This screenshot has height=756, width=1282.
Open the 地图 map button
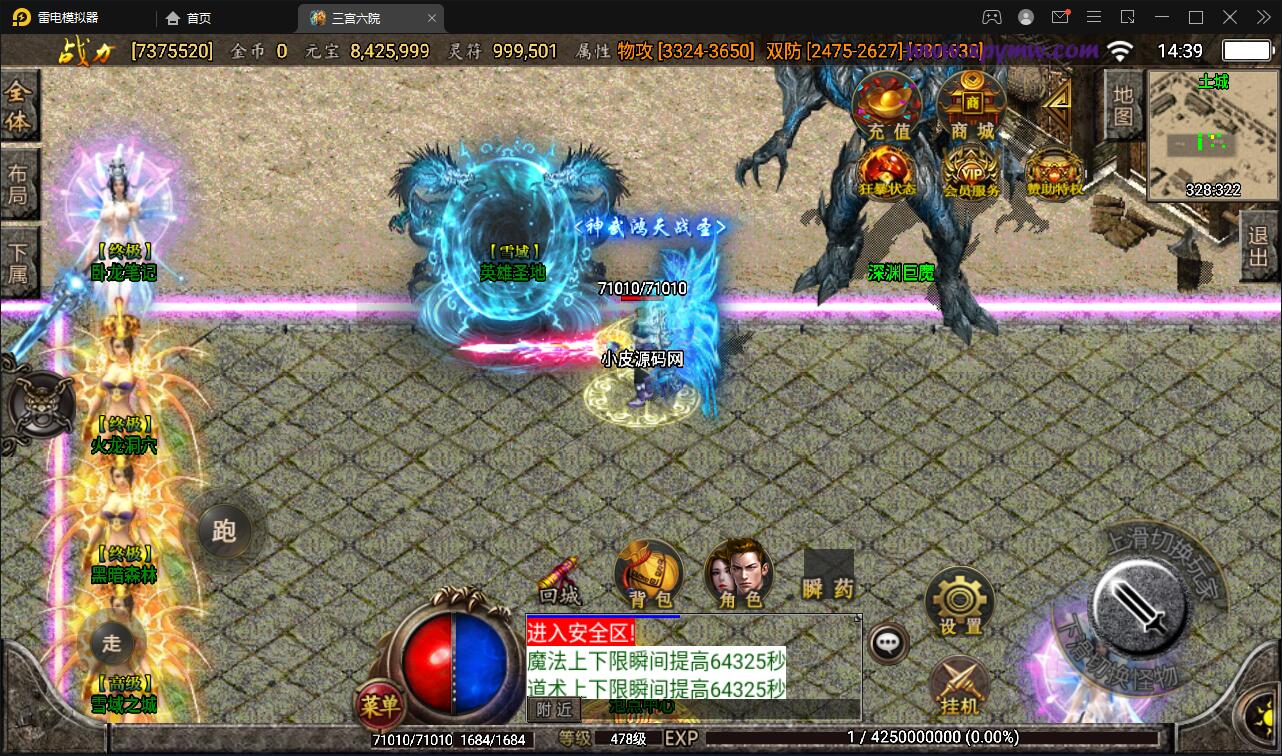pos(1123,106)
